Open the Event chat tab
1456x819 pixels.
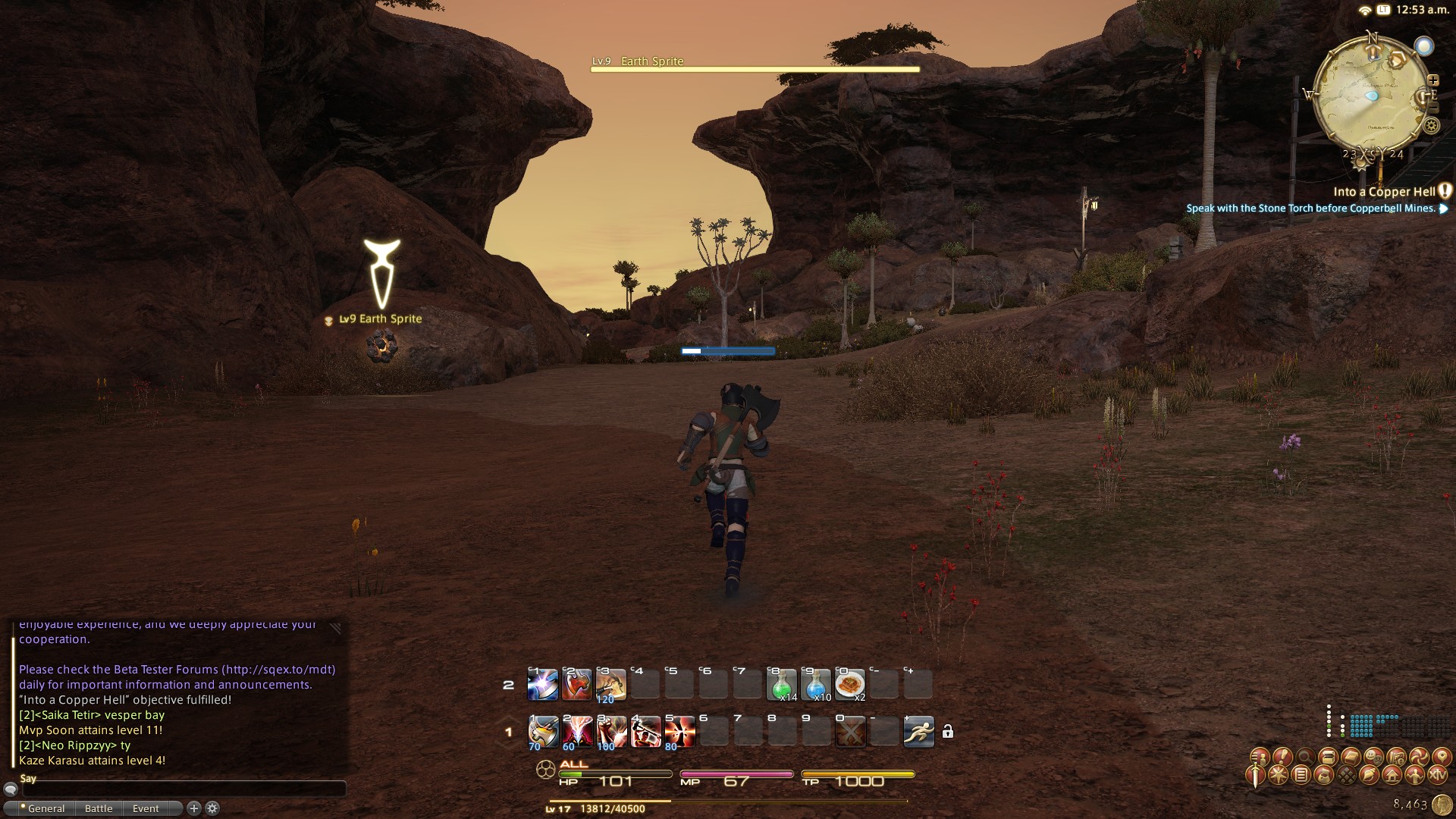pos(146,808)
